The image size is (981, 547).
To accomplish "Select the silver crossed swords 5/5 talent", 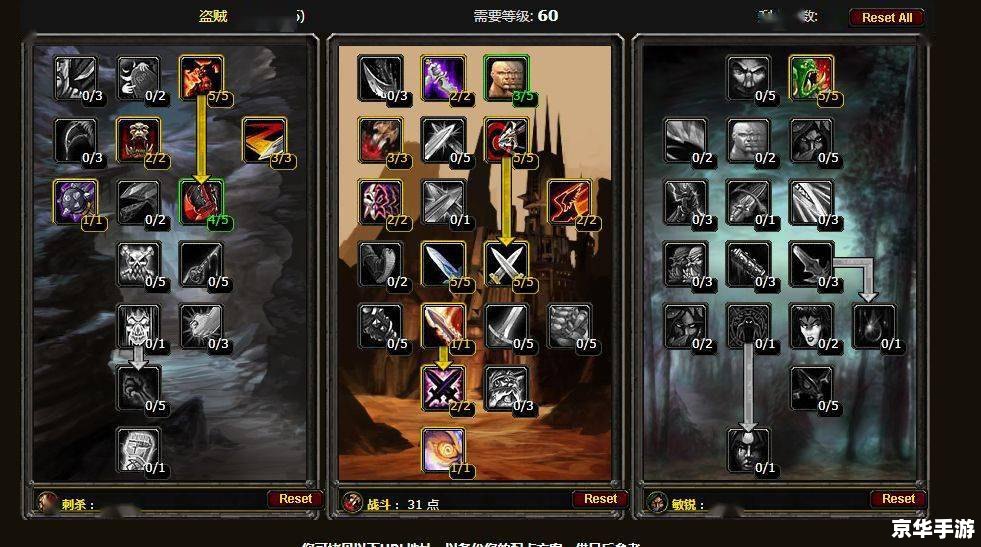I will 506,264.
